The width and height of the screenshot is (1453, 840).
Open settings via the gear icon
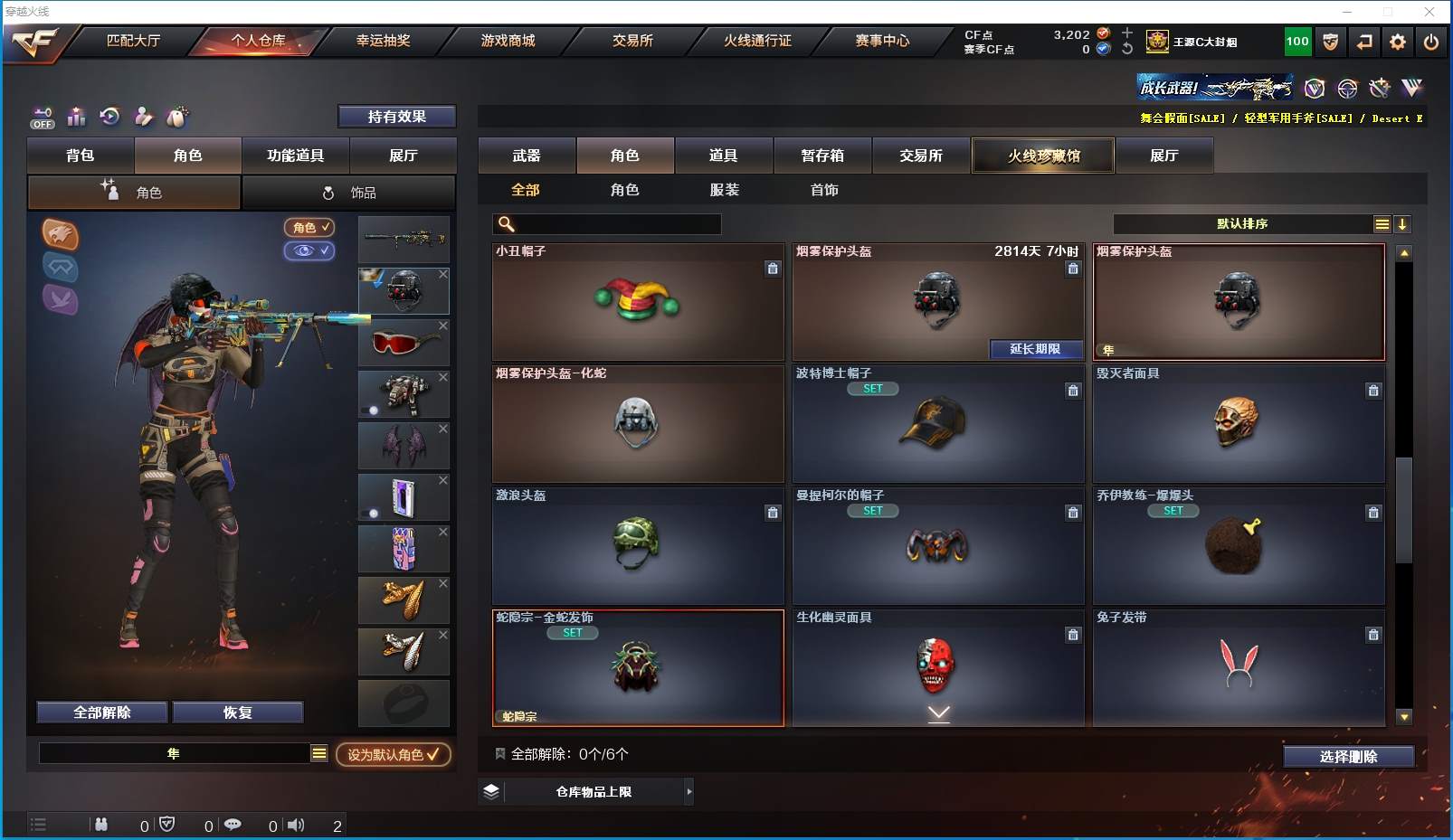pyautogui.click(x=1398, y=42)
